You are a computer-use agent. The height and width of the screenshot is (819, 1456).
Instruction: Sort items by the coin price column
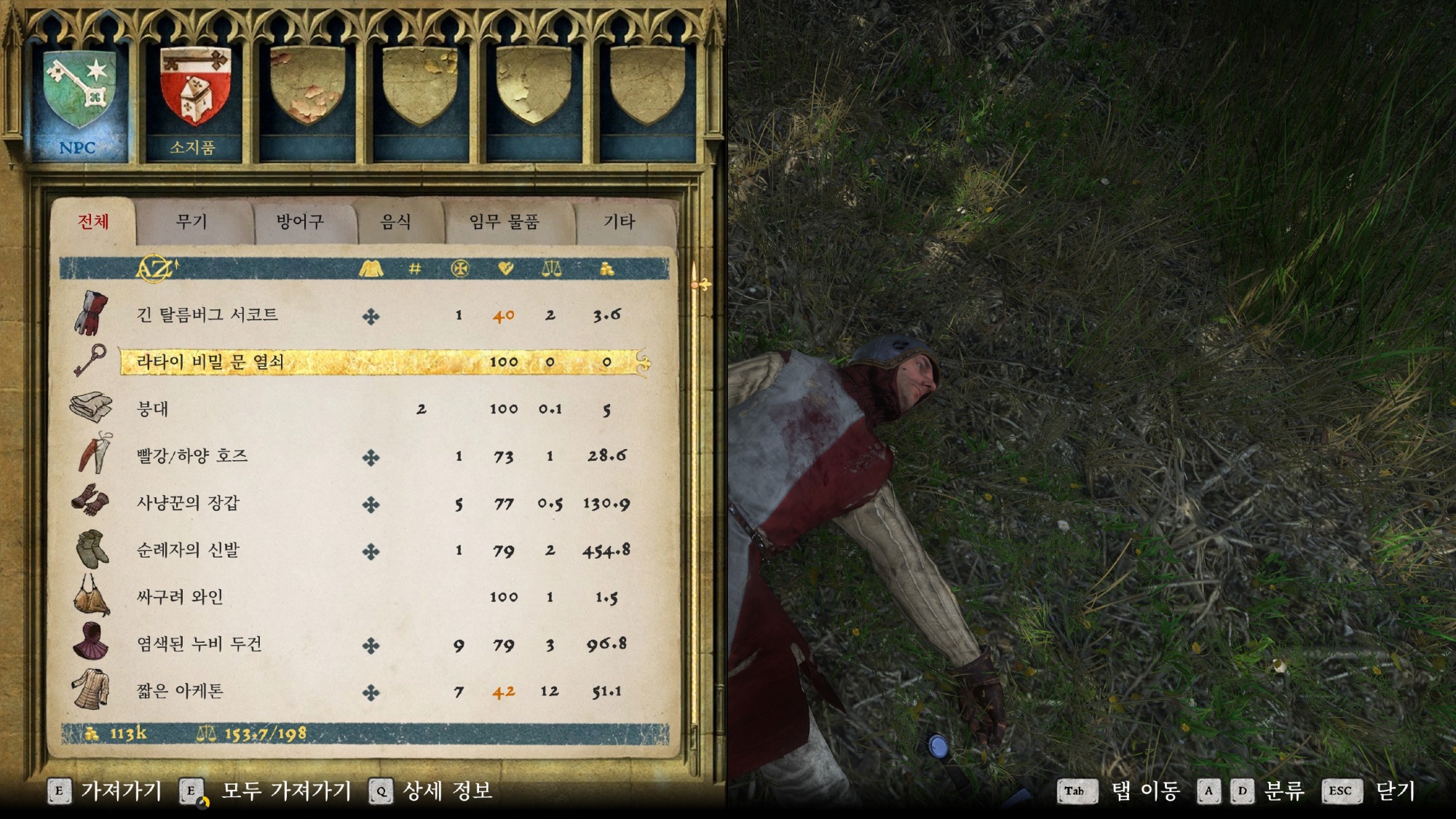click(606, 269)
